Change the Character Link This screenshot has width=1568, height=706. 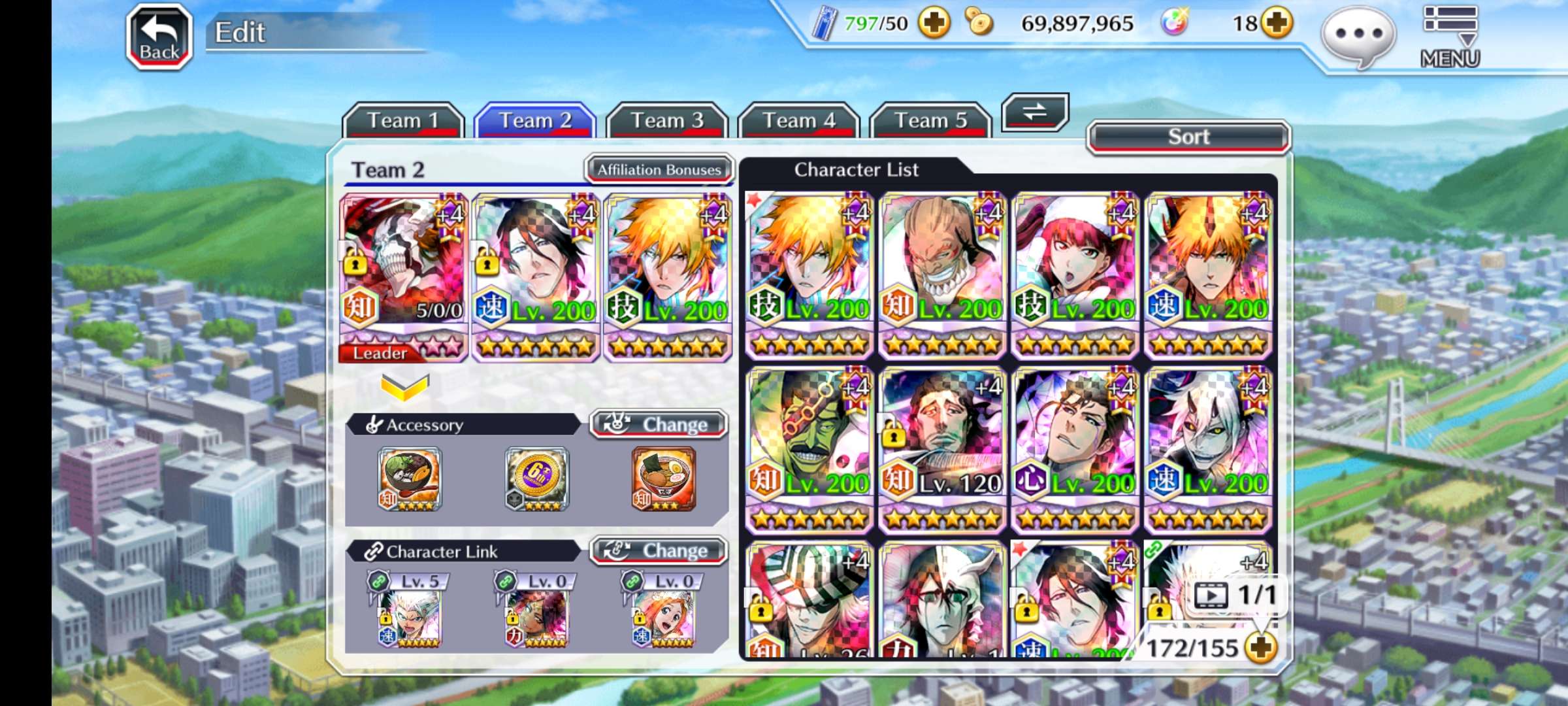point(659,551)
